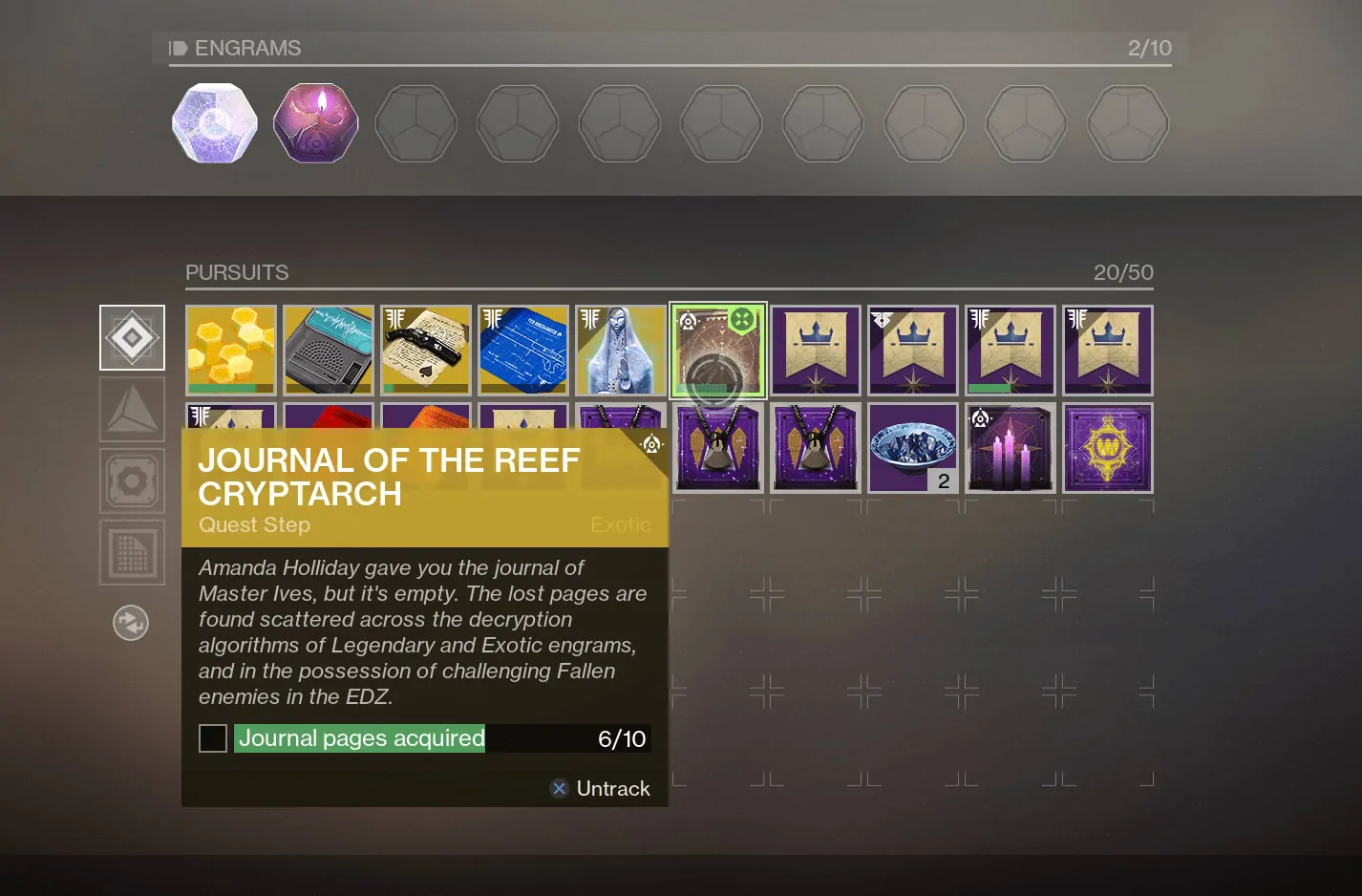Open the Prime Engram in the engrams row
Viewport: 1362px width, 896px height.
point(215,123)
